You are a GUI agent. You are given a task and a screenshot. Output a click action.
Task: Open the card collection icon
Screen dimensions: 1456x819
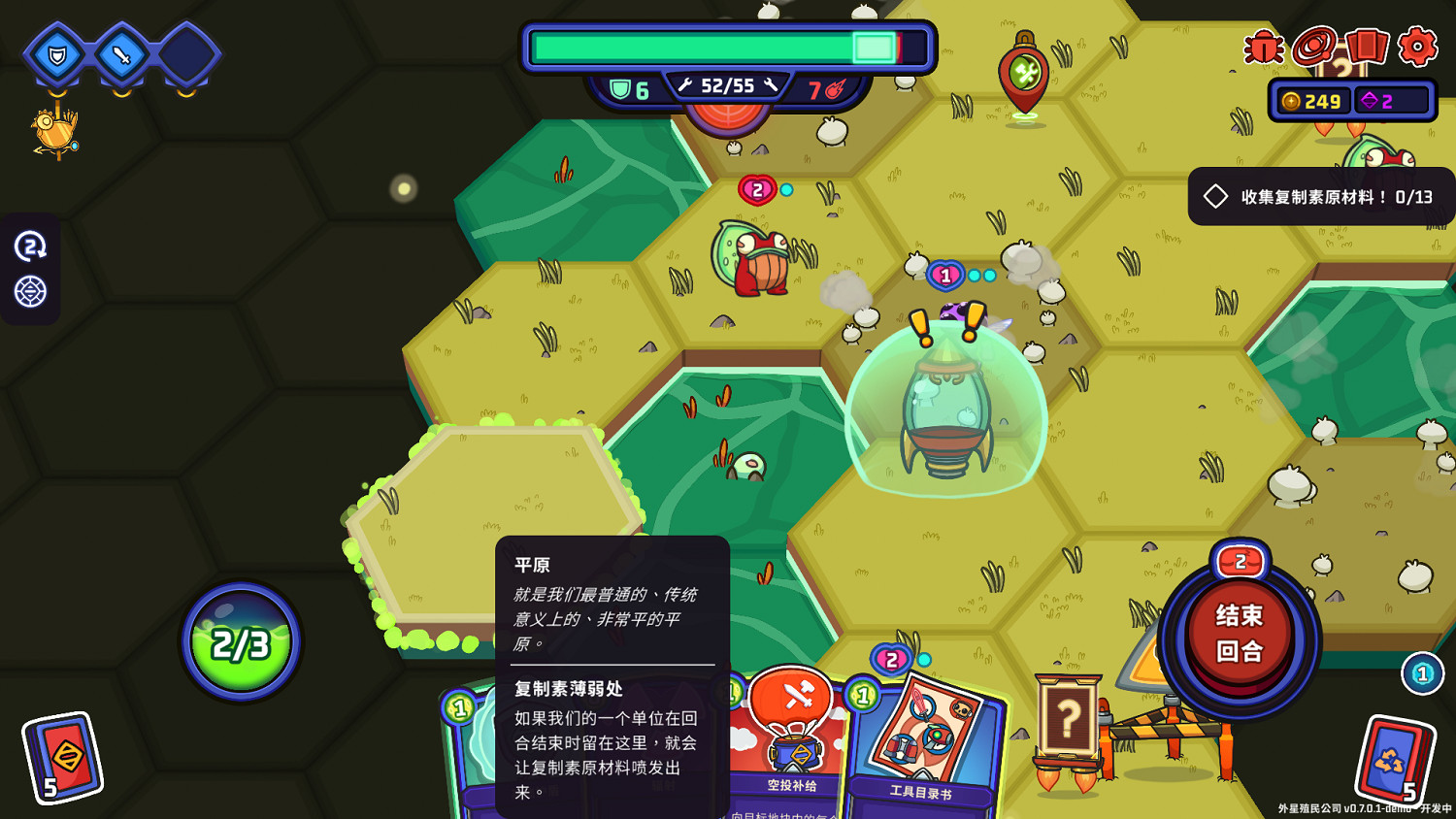pyautogui.click(x=1368, y=45)
